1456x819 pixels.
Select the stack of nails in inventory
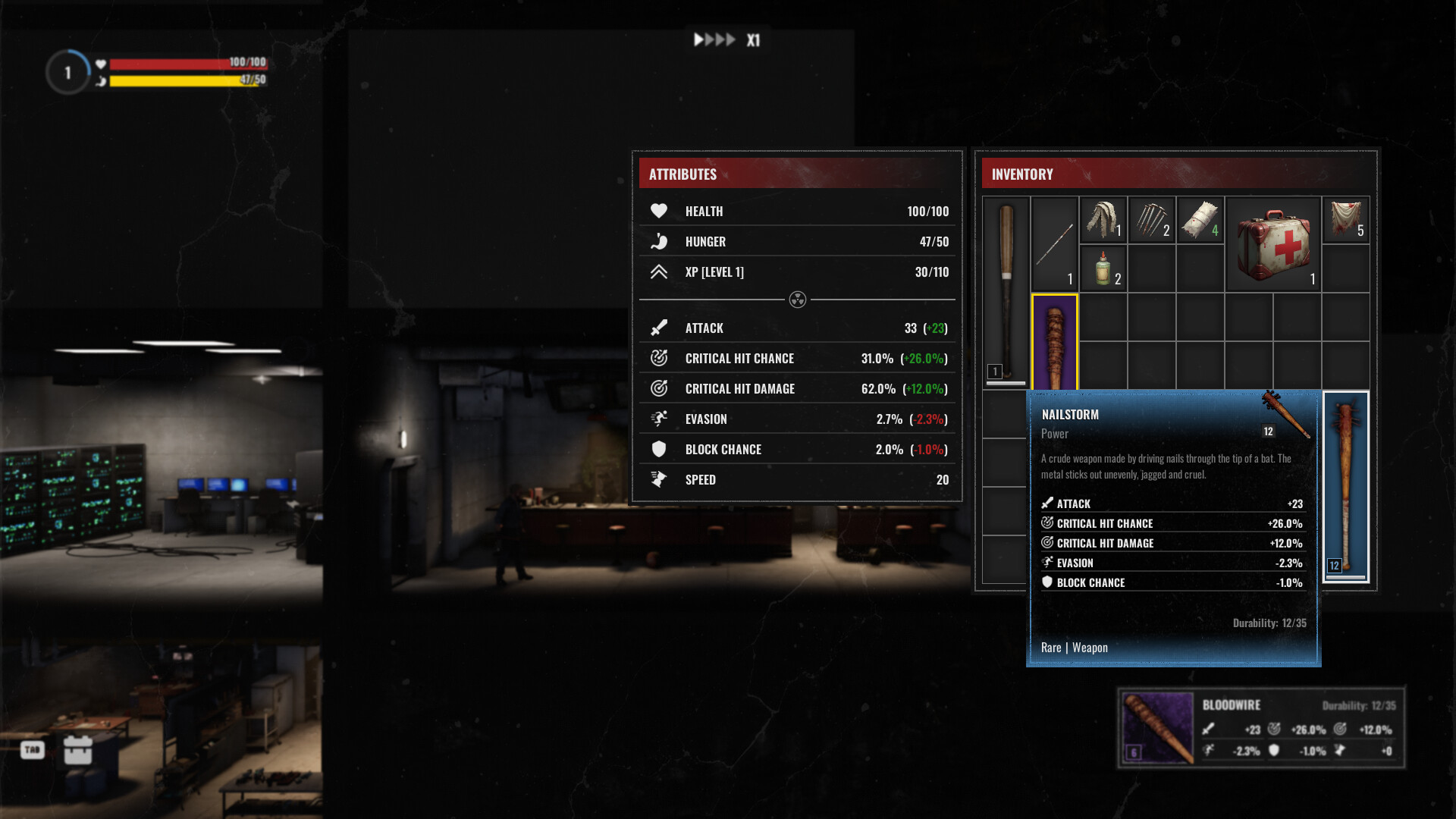click(1152, 220)
